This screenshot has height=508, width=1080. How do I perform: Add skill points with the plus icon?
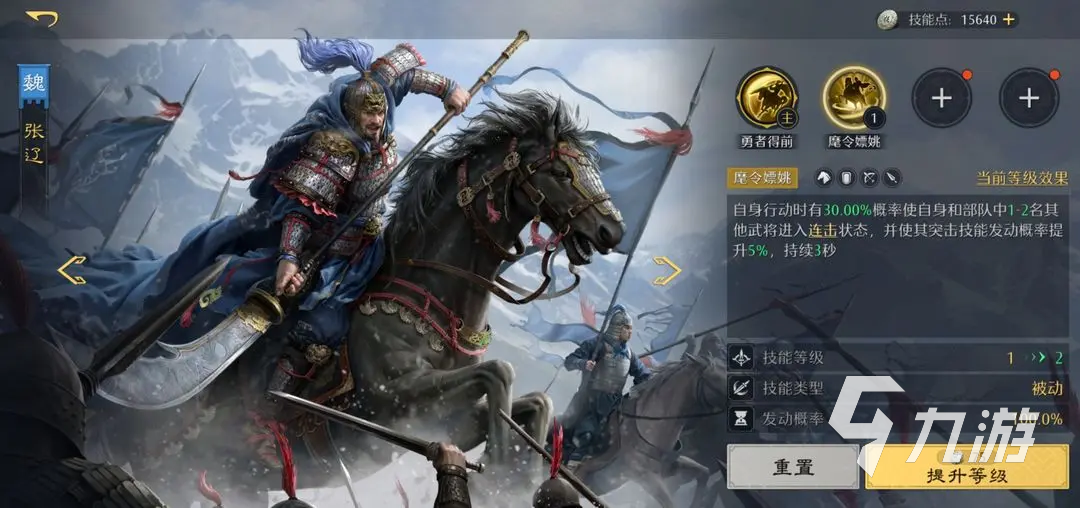[1008, 20]
